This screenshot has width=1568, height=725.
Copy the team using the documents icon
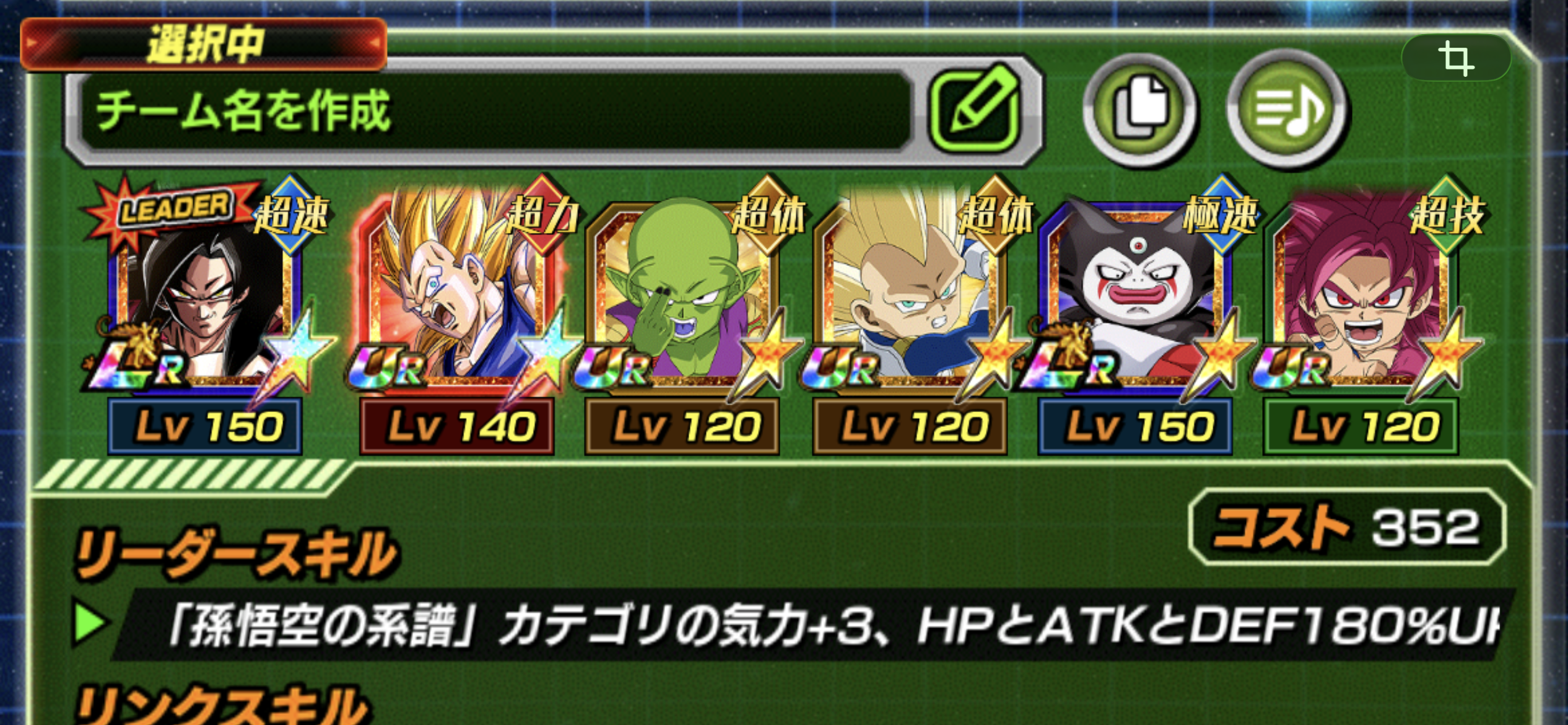[1139, 109]
